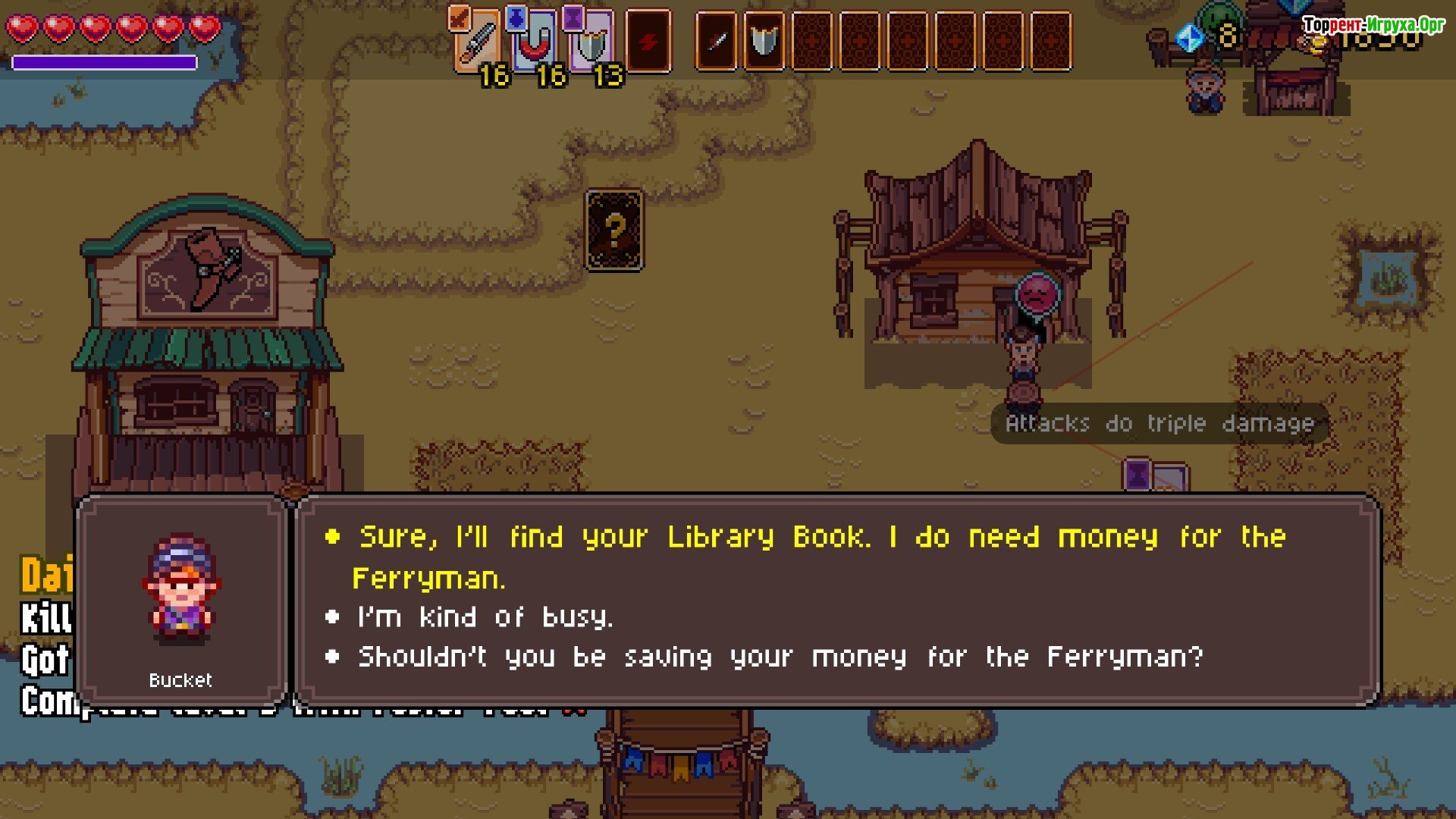Select the purple shield card with hourglass badge
Image resolution: width=1456 pixels, height=819 pixels.
[x=591, y=42]
